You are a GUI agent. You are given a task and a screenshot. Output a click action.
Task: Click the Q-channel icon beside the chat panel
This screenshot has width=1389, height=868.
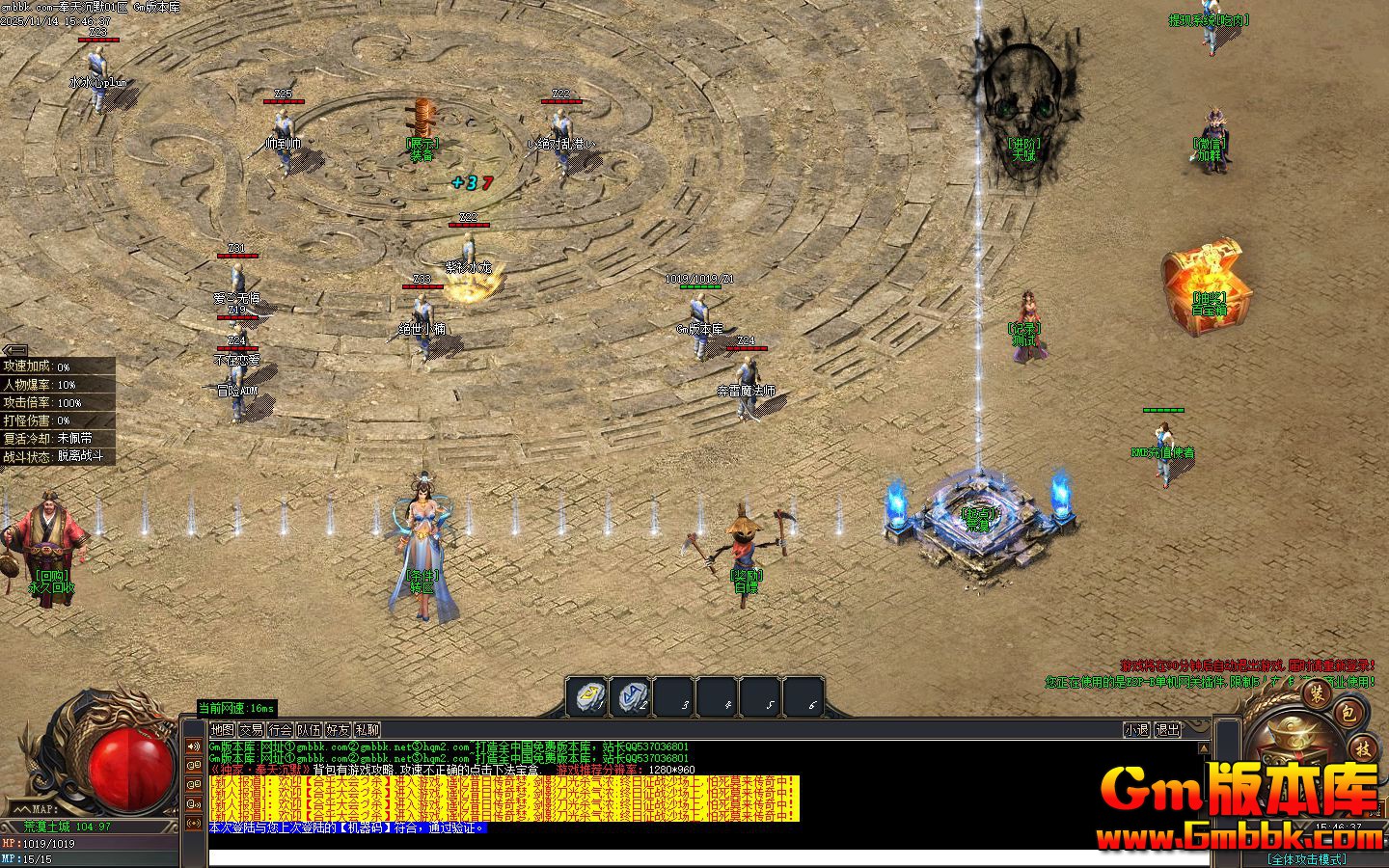tap(193, 765)
